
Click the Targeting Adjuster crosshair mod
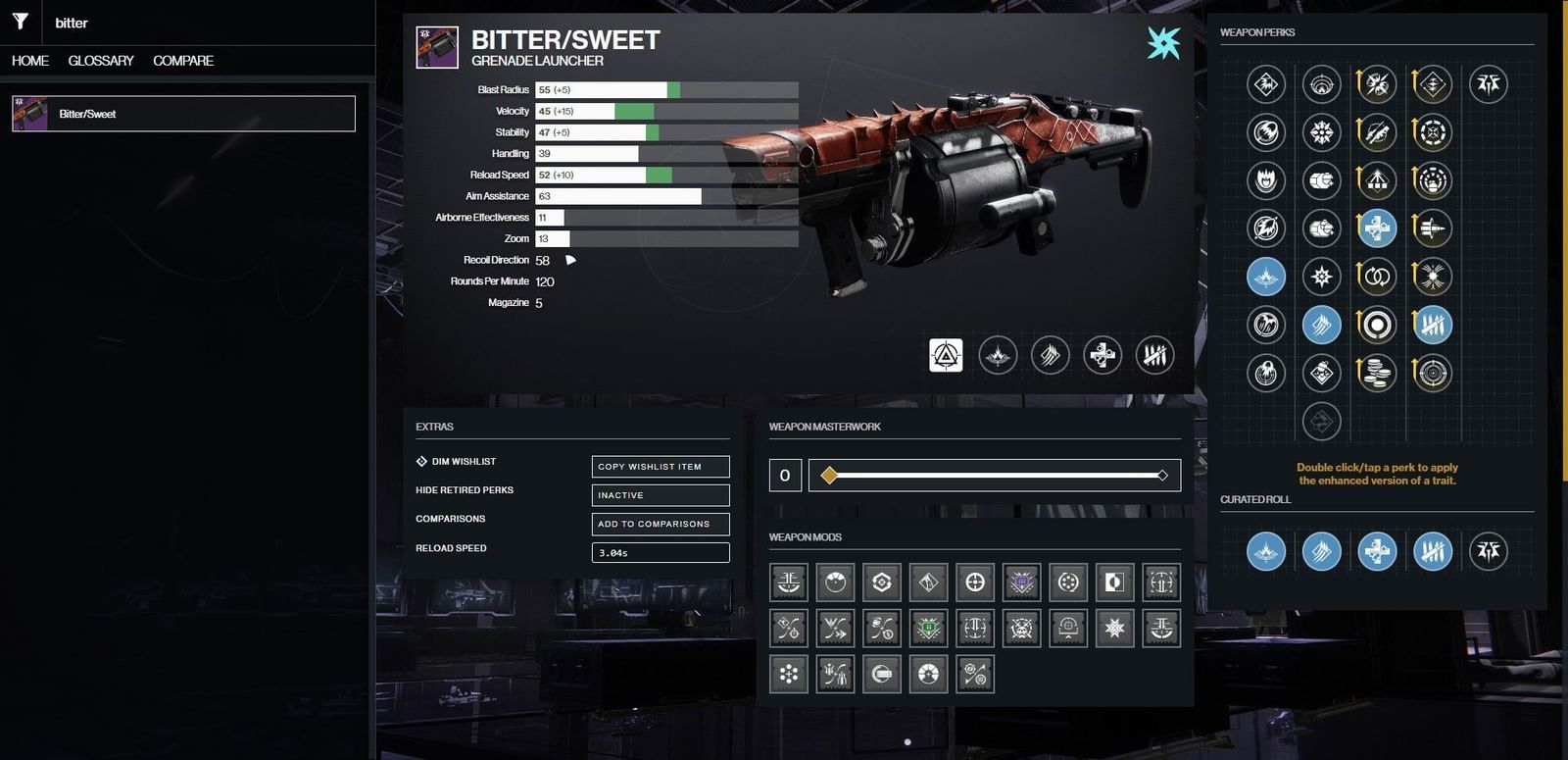[x=974, y=582]
